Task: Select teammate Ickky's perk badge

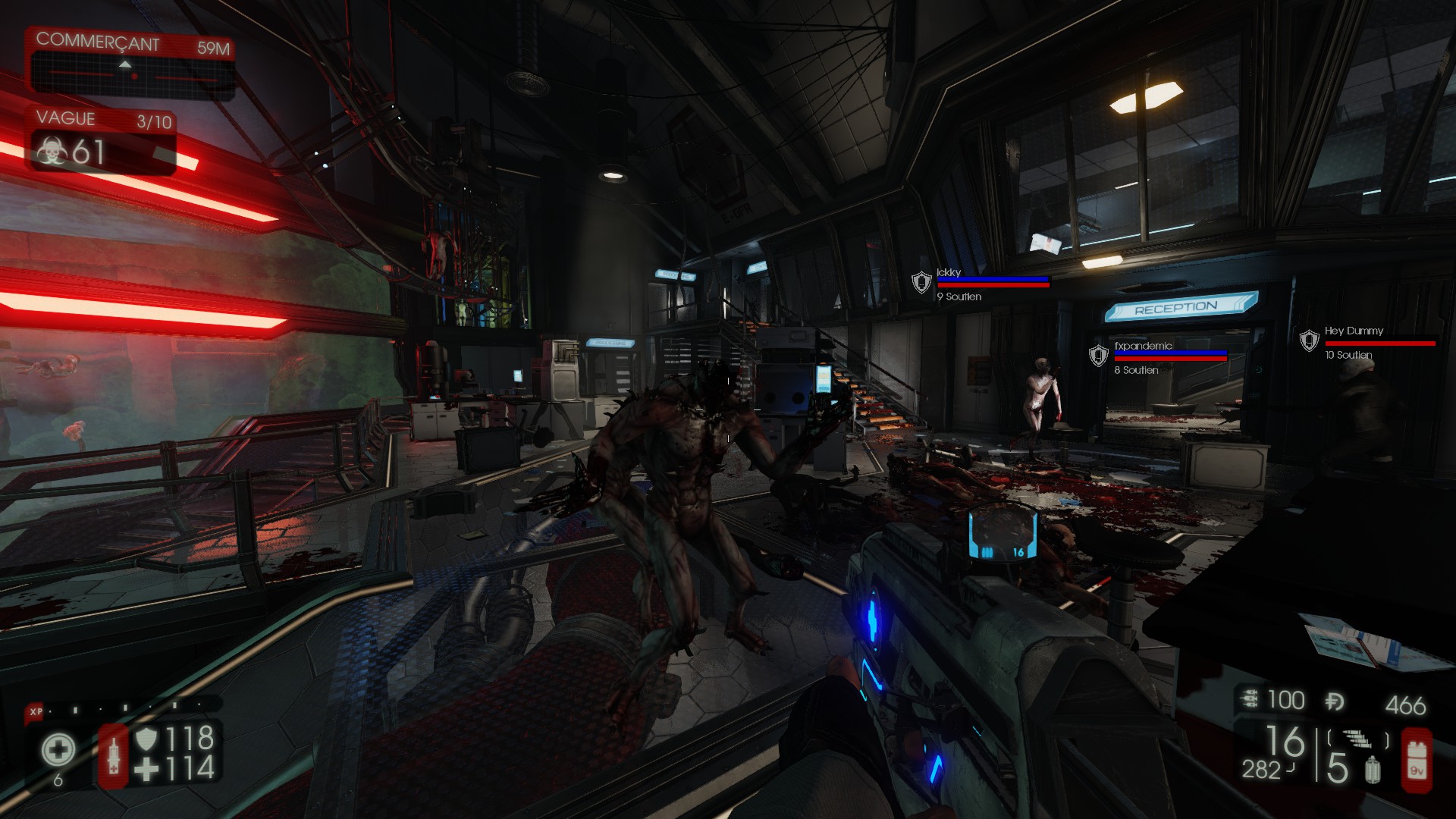Action: pyautogui.click(x=921, y=283)
